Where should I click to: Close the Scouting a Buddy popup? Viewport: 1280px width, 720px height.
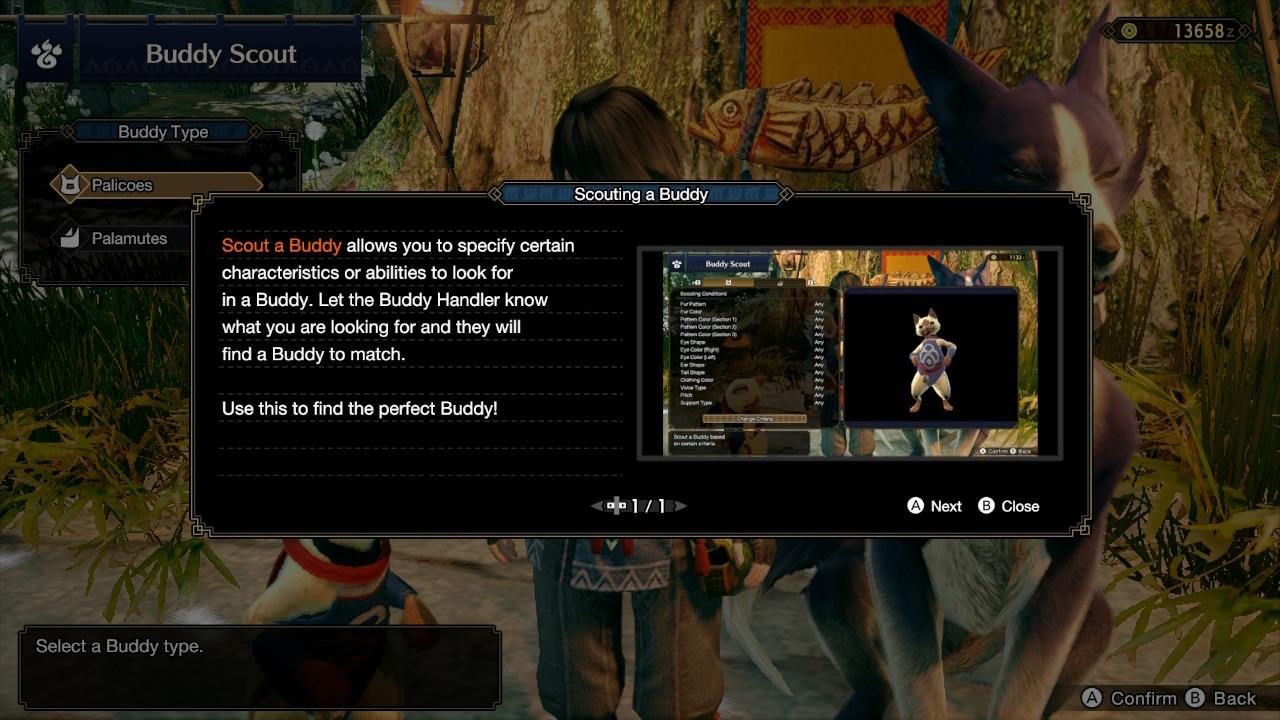tap(1009, 506)
